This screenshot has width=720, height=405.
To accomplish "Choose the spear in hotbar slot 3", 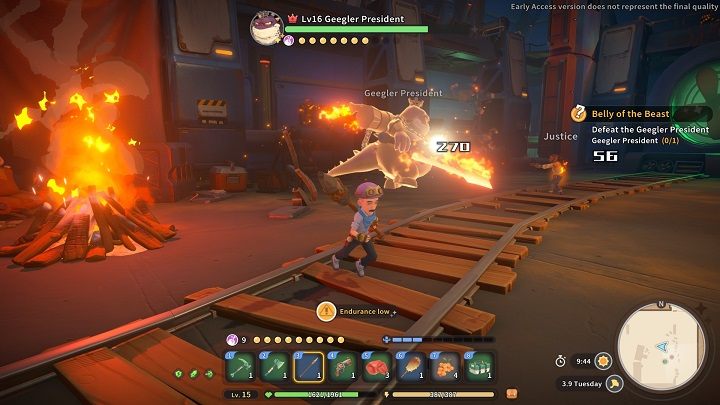I will click(x=308, y=366).
